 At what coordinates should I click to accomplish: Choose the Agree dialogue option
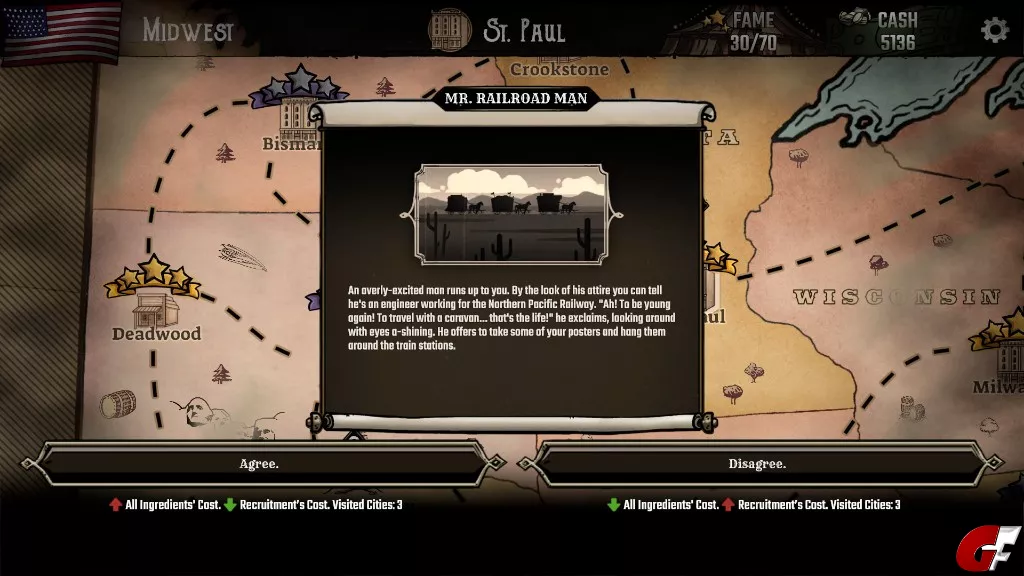259,464
